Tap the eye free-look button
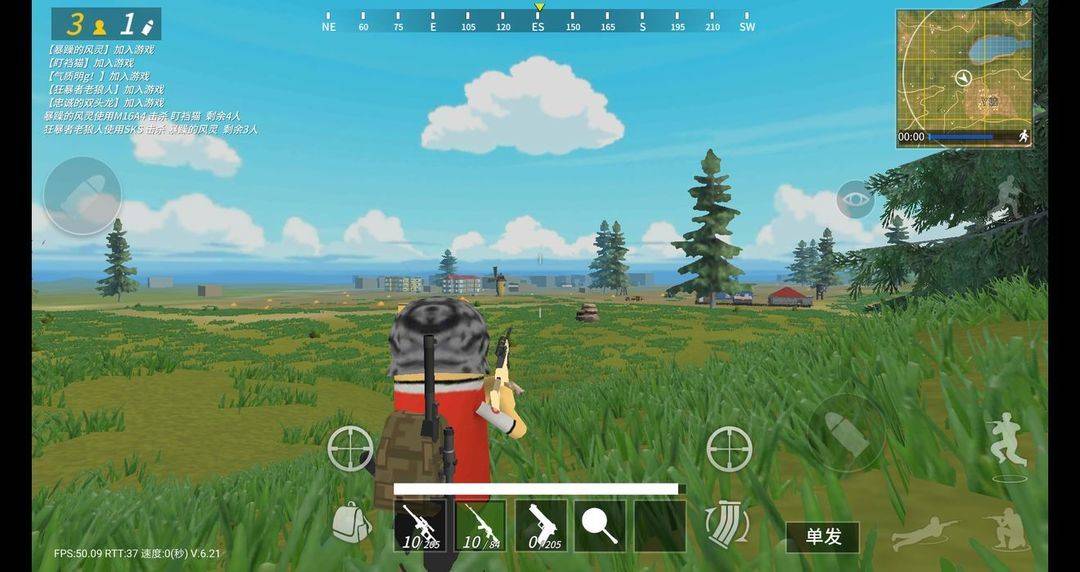This screenshot has height=572, width=1080. [855, 200]
